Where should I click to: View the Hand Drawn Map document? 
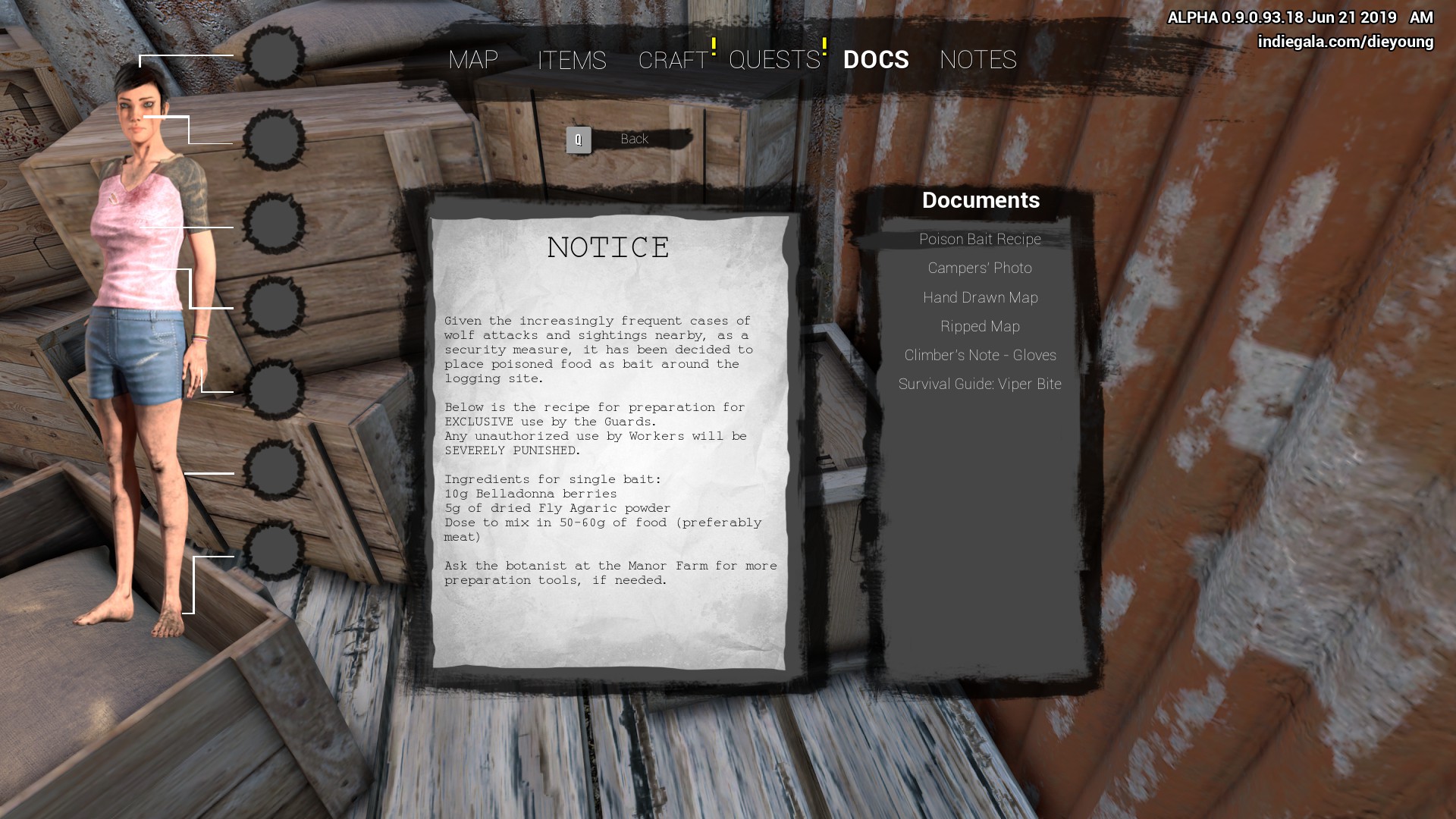pos(980,298)
